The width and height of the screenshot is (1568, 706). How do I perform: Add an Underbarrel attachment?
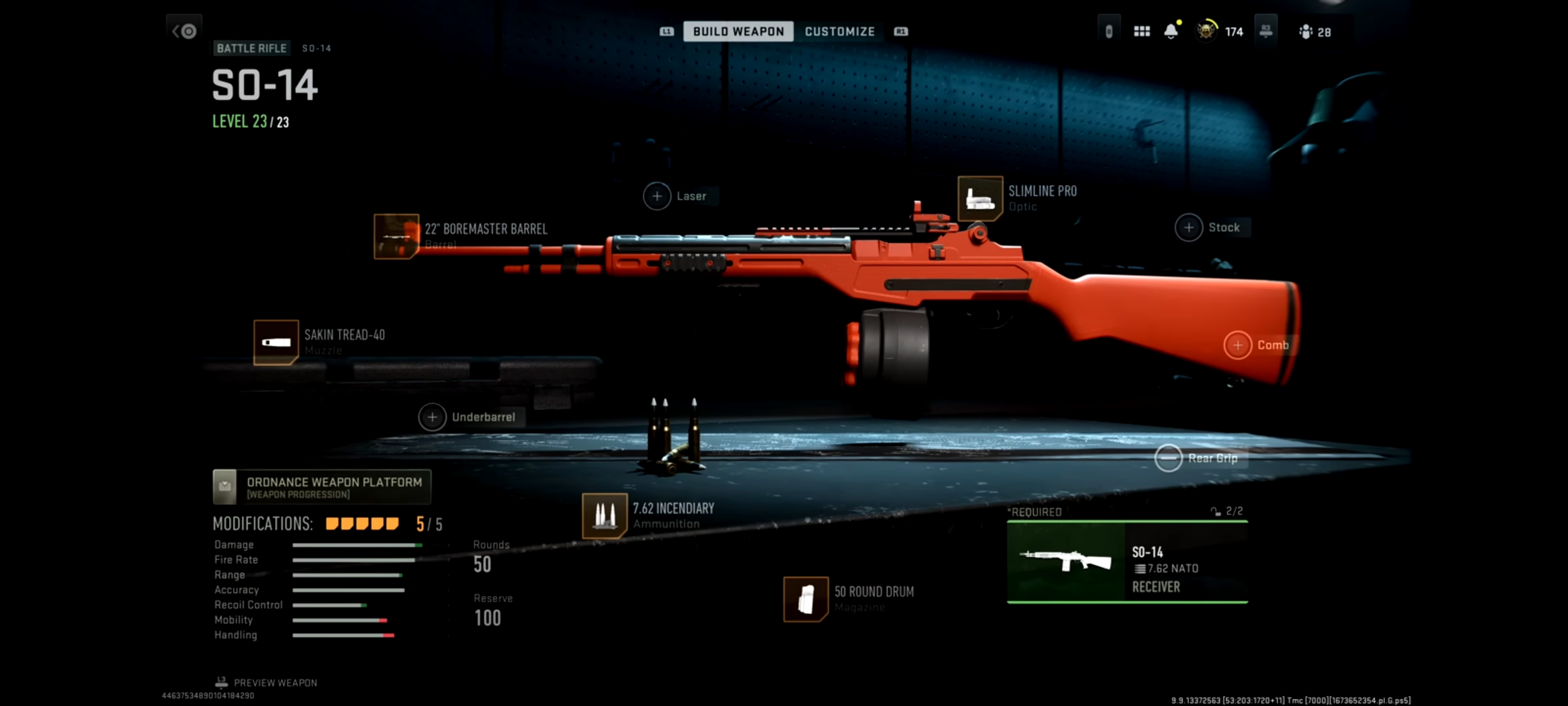(x=432, y=417)
